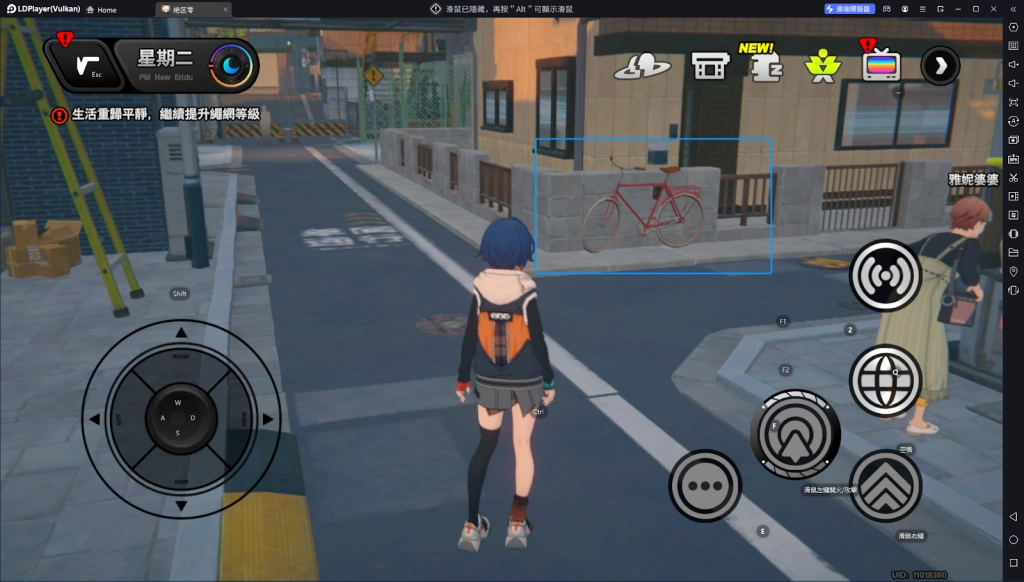This screenshot has height=582, width=1024.
Task: Open the ringed planet icon menu
Action: point(640,67)
